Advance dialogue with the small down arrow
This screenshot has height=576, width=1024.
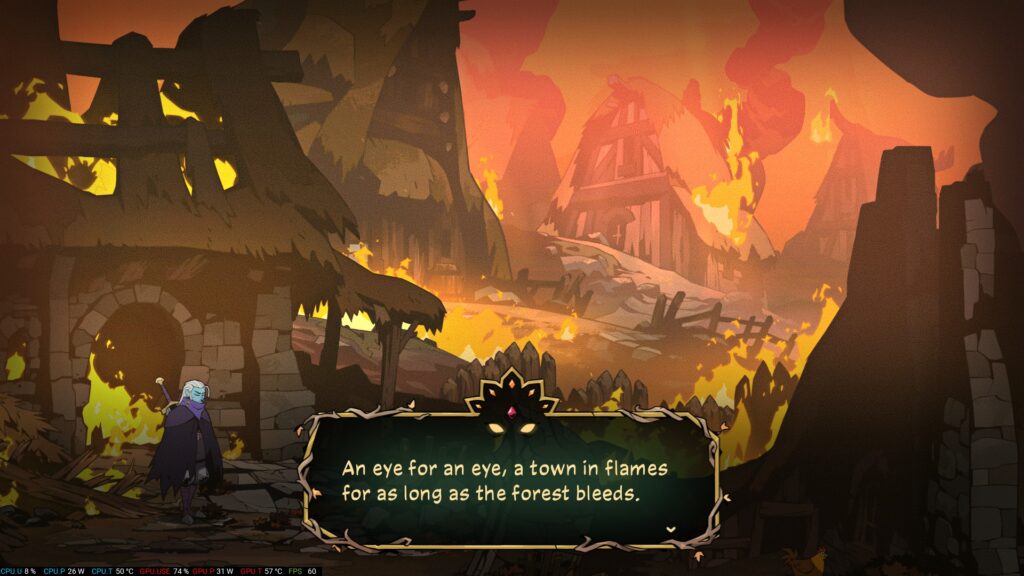671,528
